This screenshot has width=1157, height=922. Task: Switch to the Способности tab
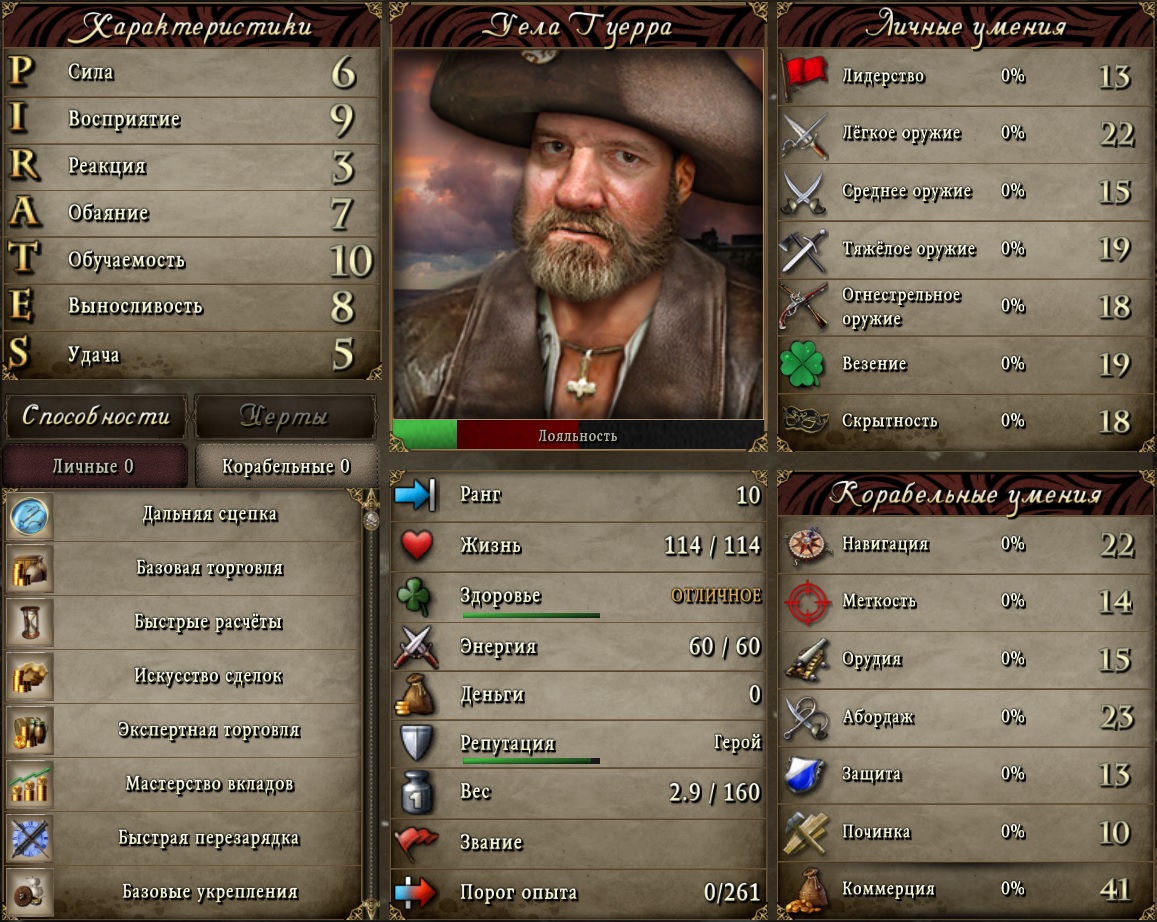click(x=96, y=416)
